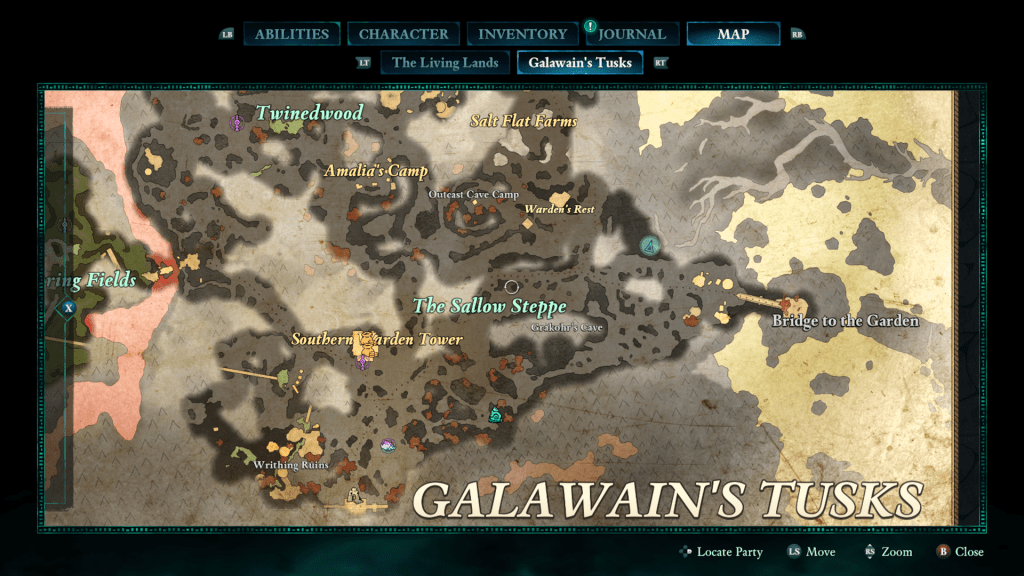
Task: Click the Amalia's Camp location label
Action: point(375,171)
